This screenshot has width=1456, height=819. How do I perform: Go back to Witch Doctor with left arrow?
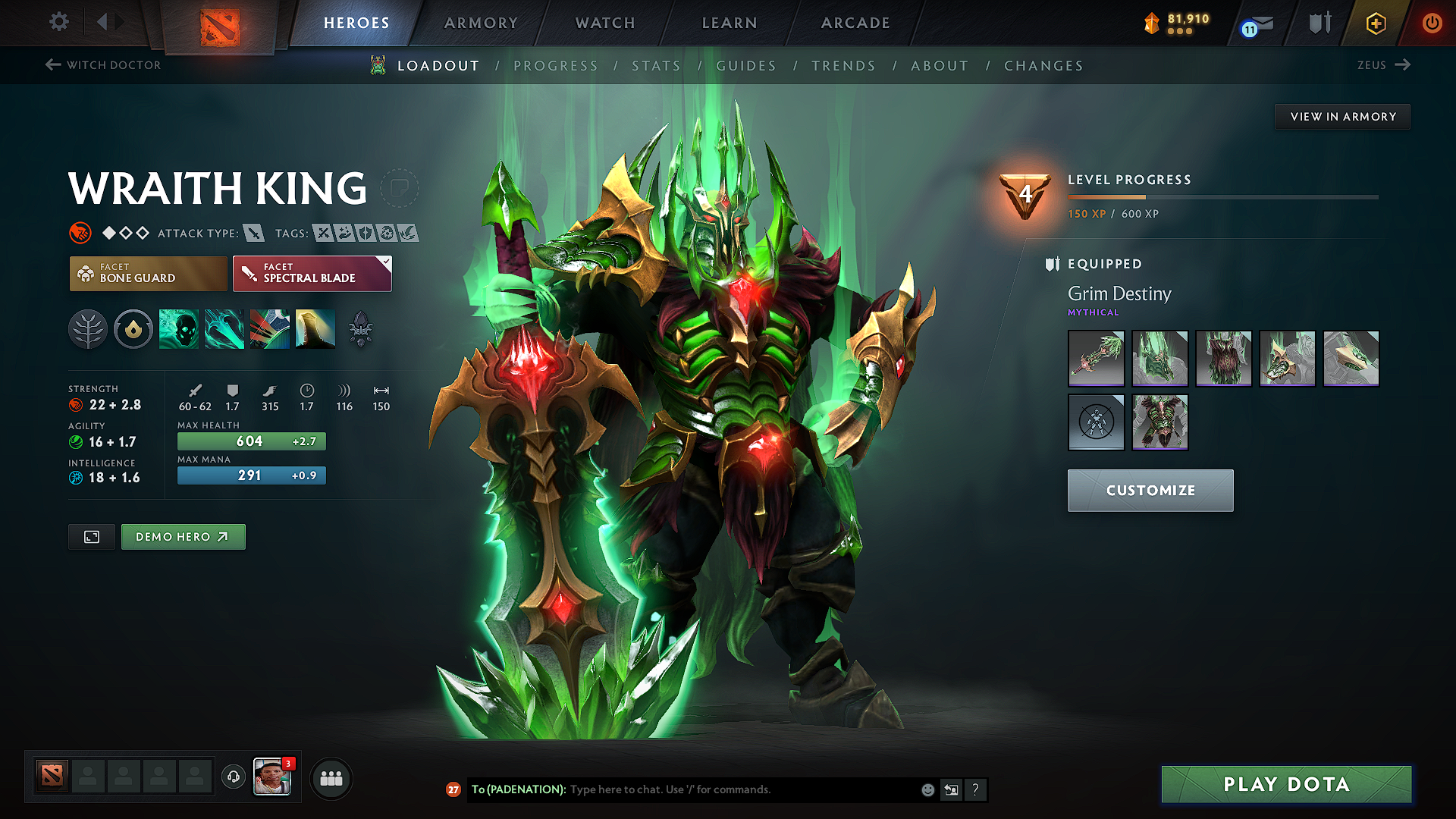52,64
